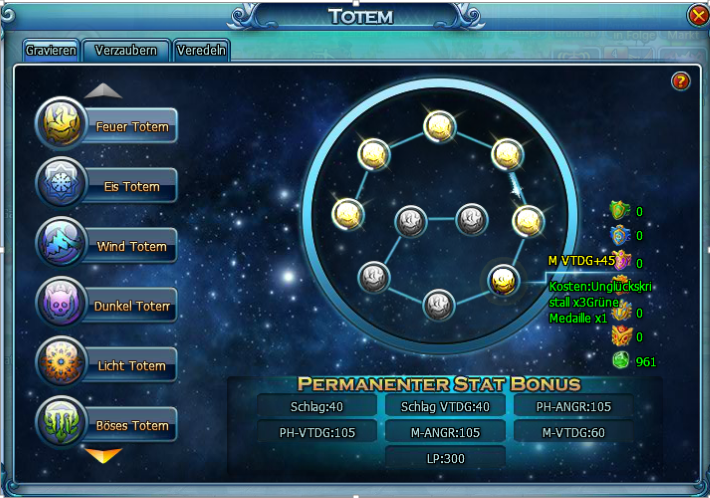The image size is (710, 498).
Task: Open the red question mark help
Action: tap(681, 81)
